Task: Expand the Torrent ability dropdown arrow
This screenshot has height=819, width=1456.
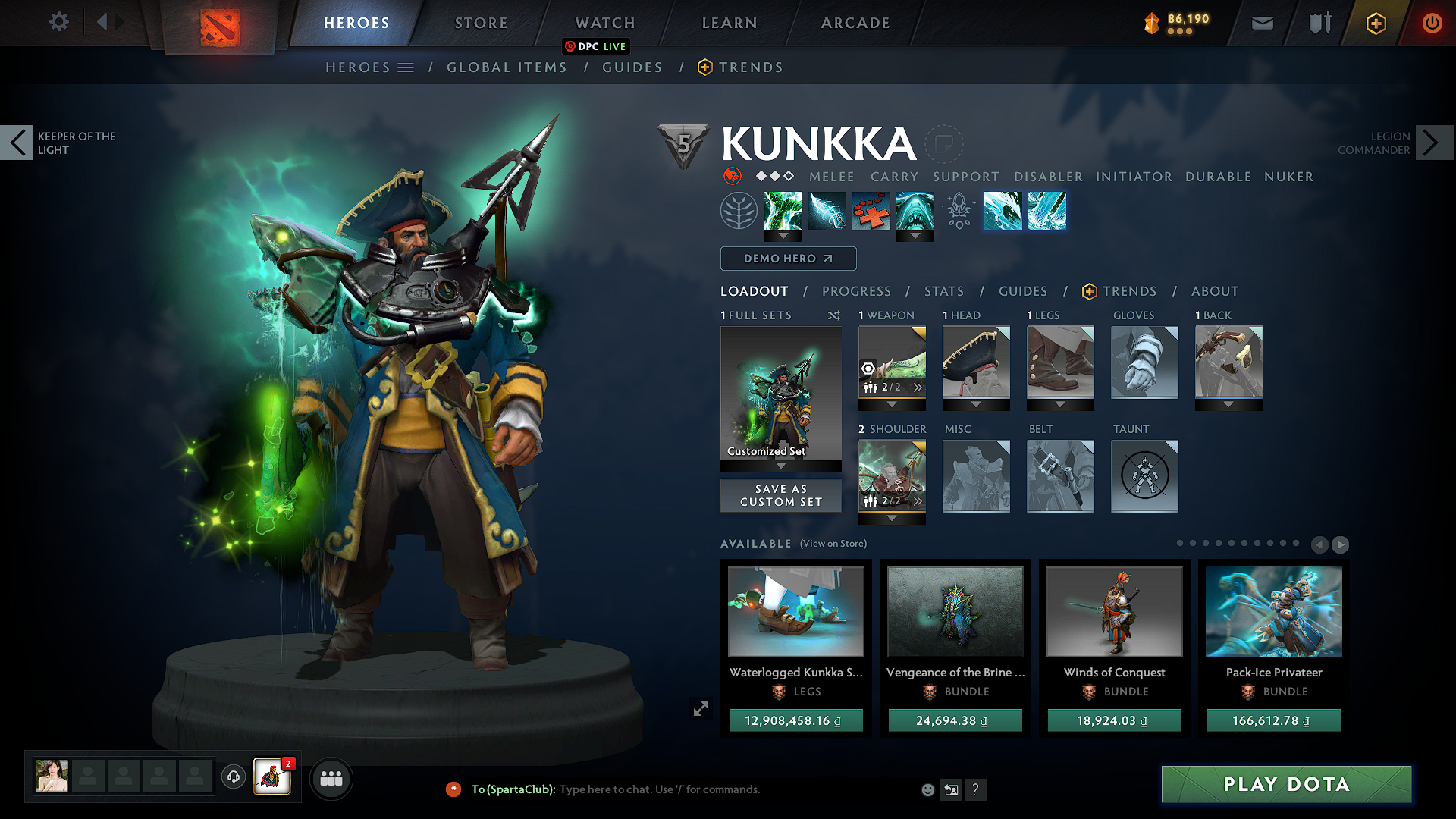Action: [x=783, y=237]
